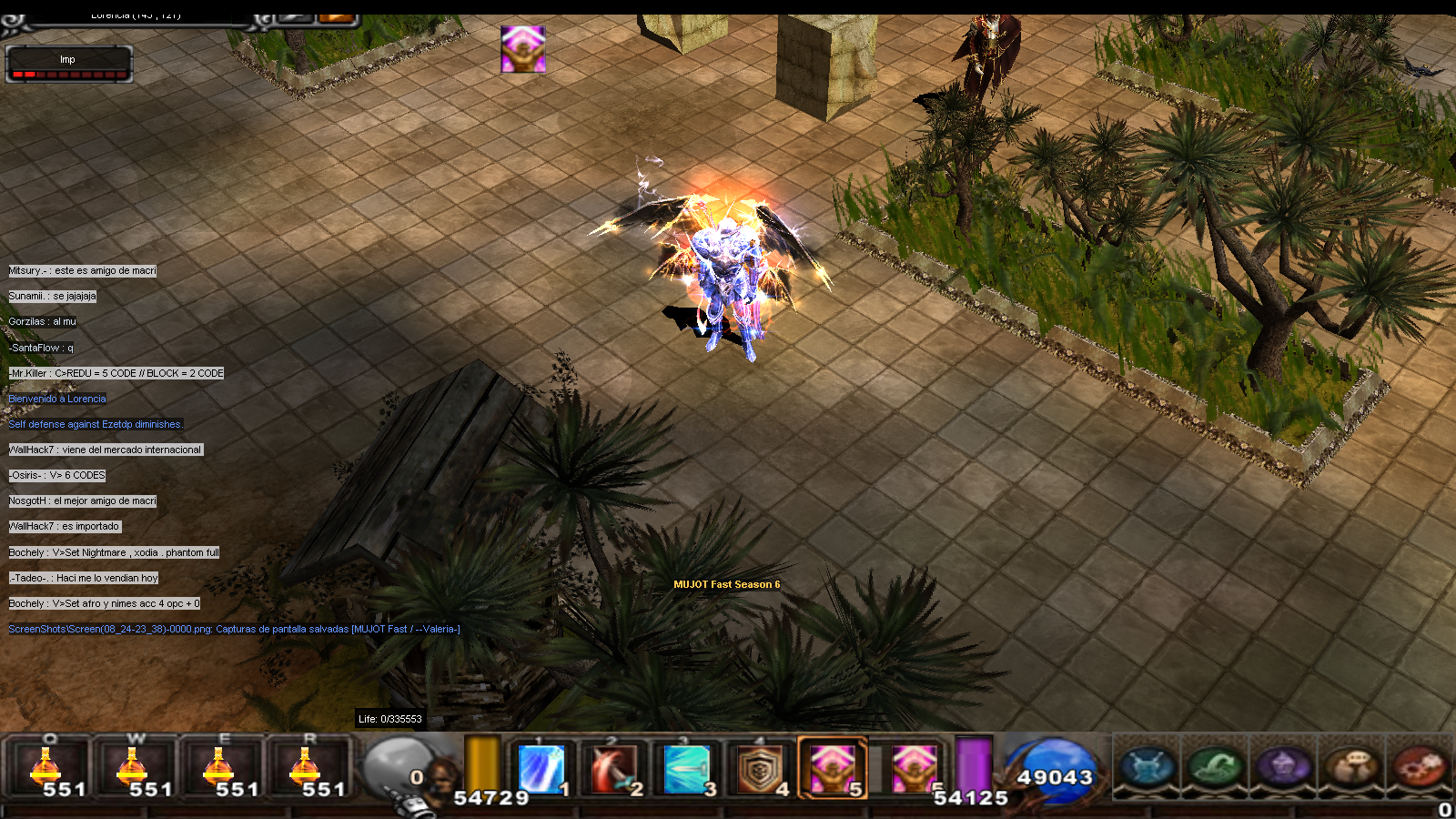Screen dimensions: 1456x819
Task: Activate the blue slash skill numbered 1
Action: (x=541, y=768)
